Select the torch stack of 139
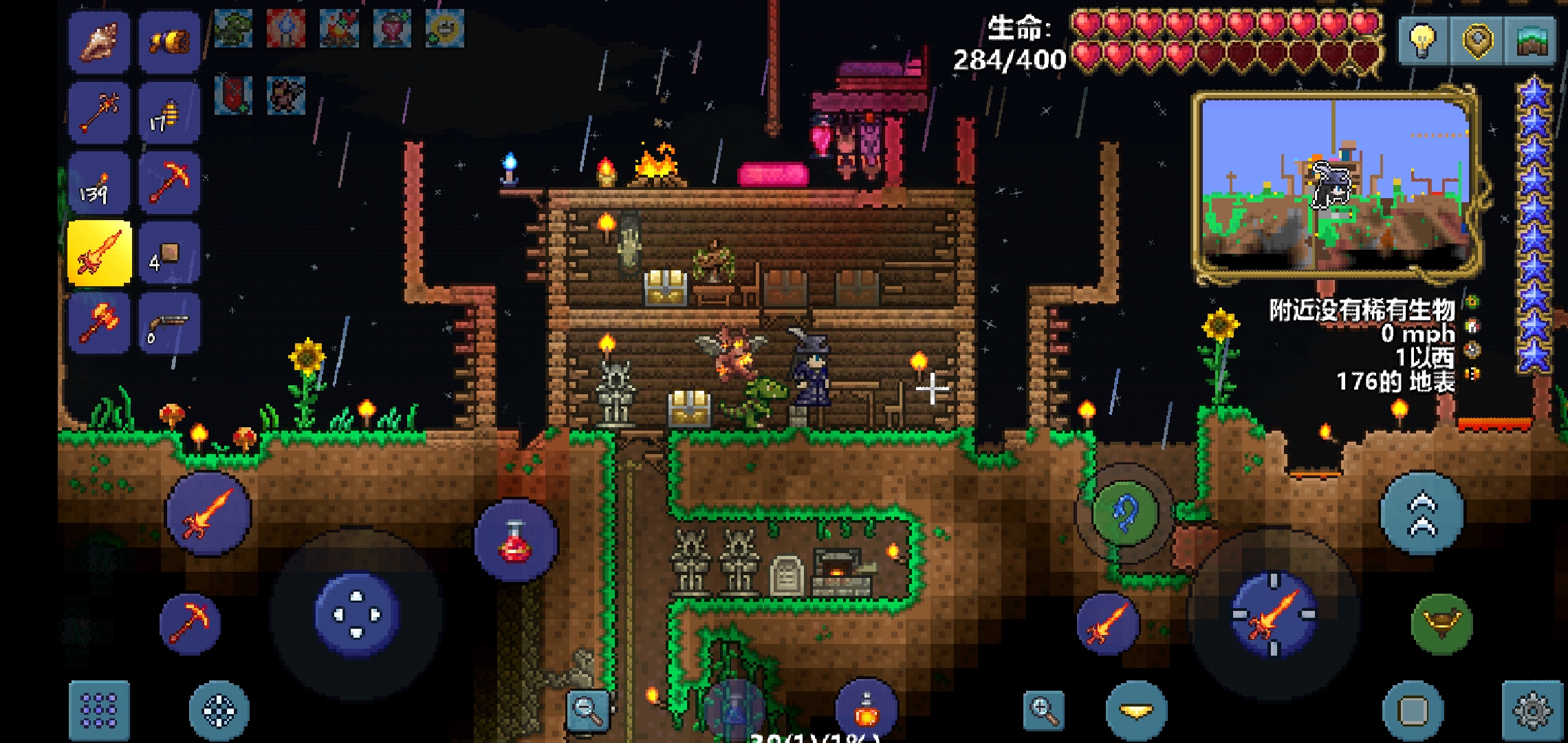This screenshot has width=1568, height=743. [100, 182]
